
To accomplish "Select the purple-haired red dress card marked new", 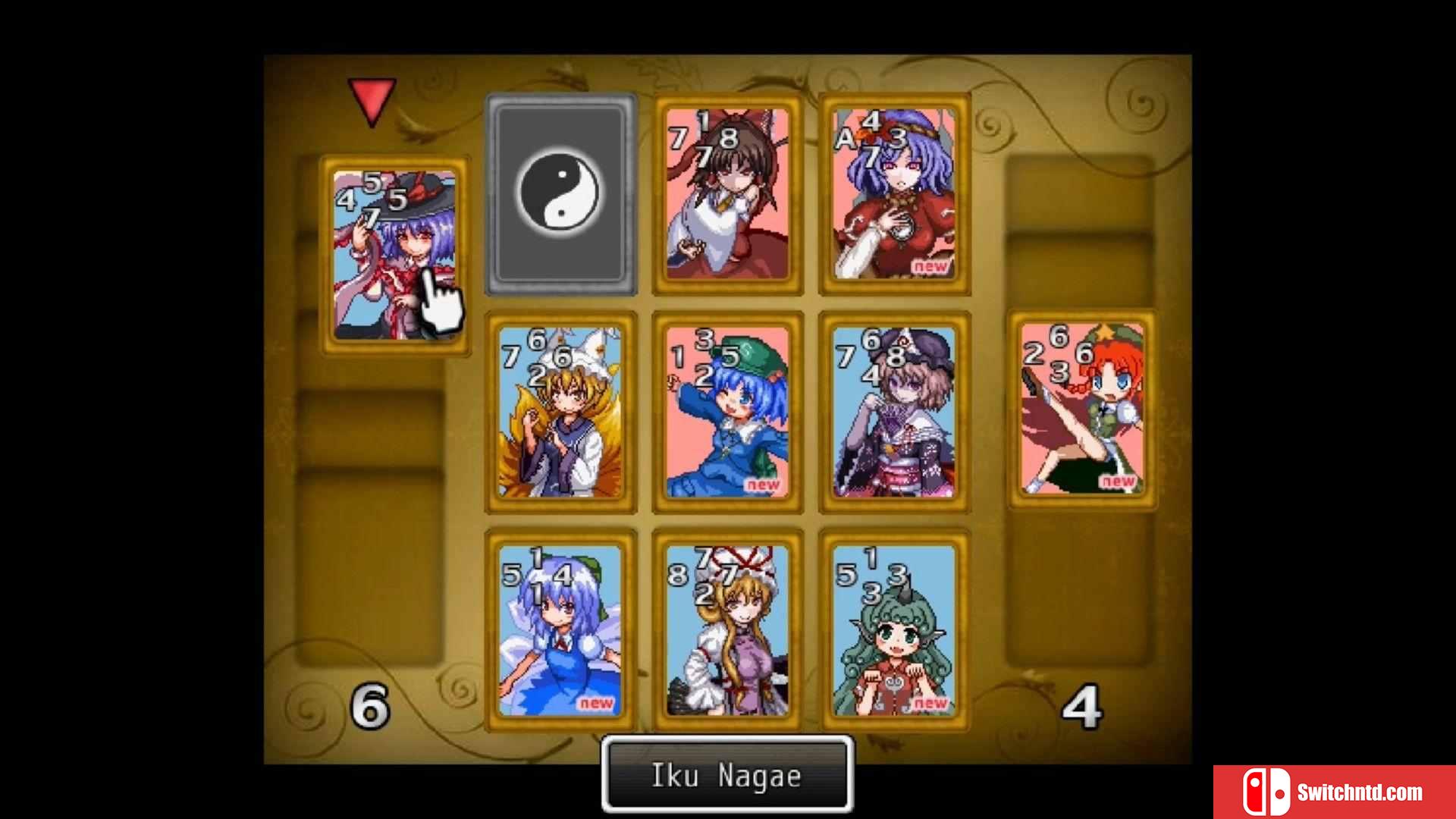I will pos(894,194).
